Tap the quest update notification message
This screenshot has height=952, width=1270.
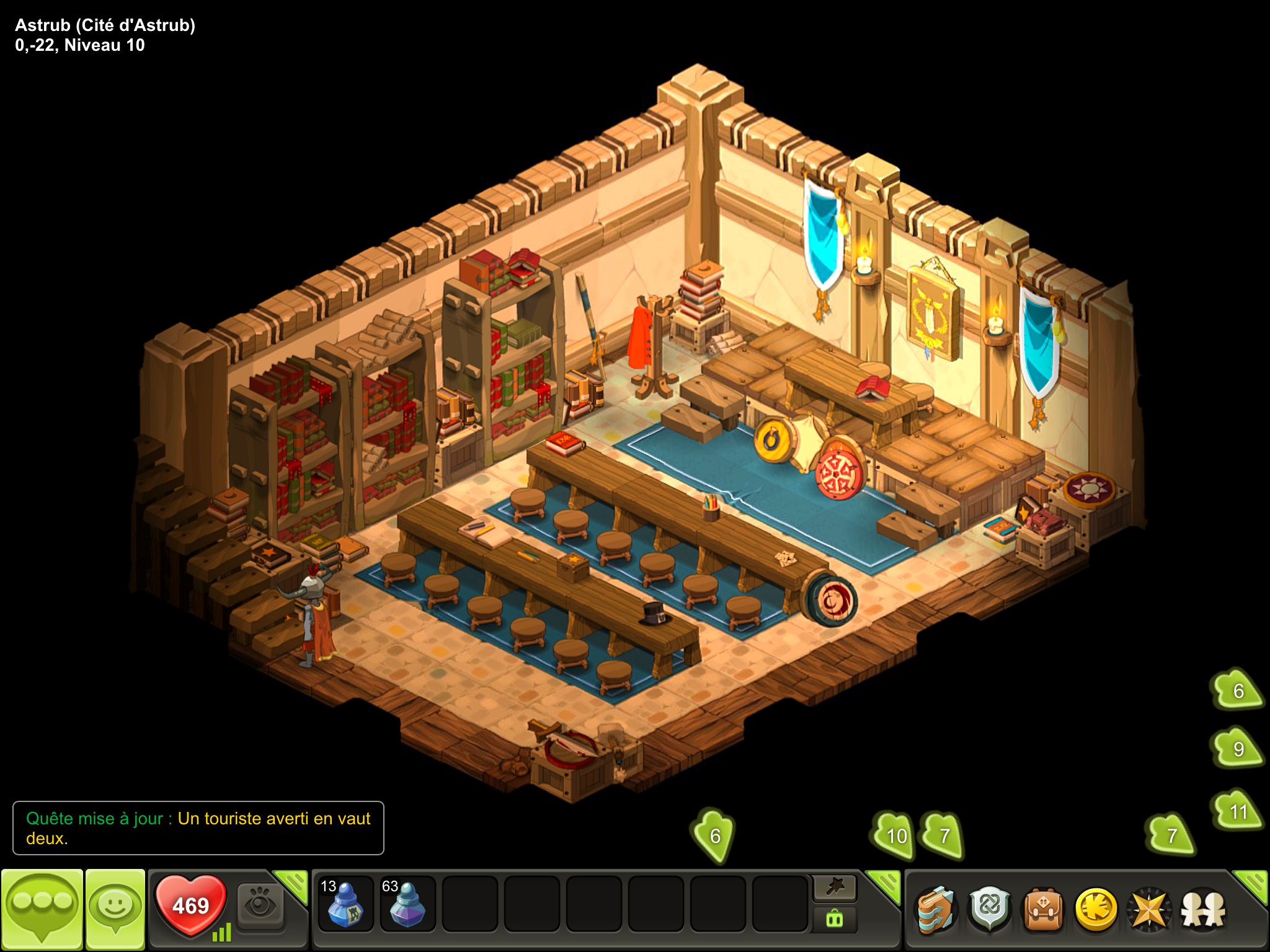(x=198, y=828)
